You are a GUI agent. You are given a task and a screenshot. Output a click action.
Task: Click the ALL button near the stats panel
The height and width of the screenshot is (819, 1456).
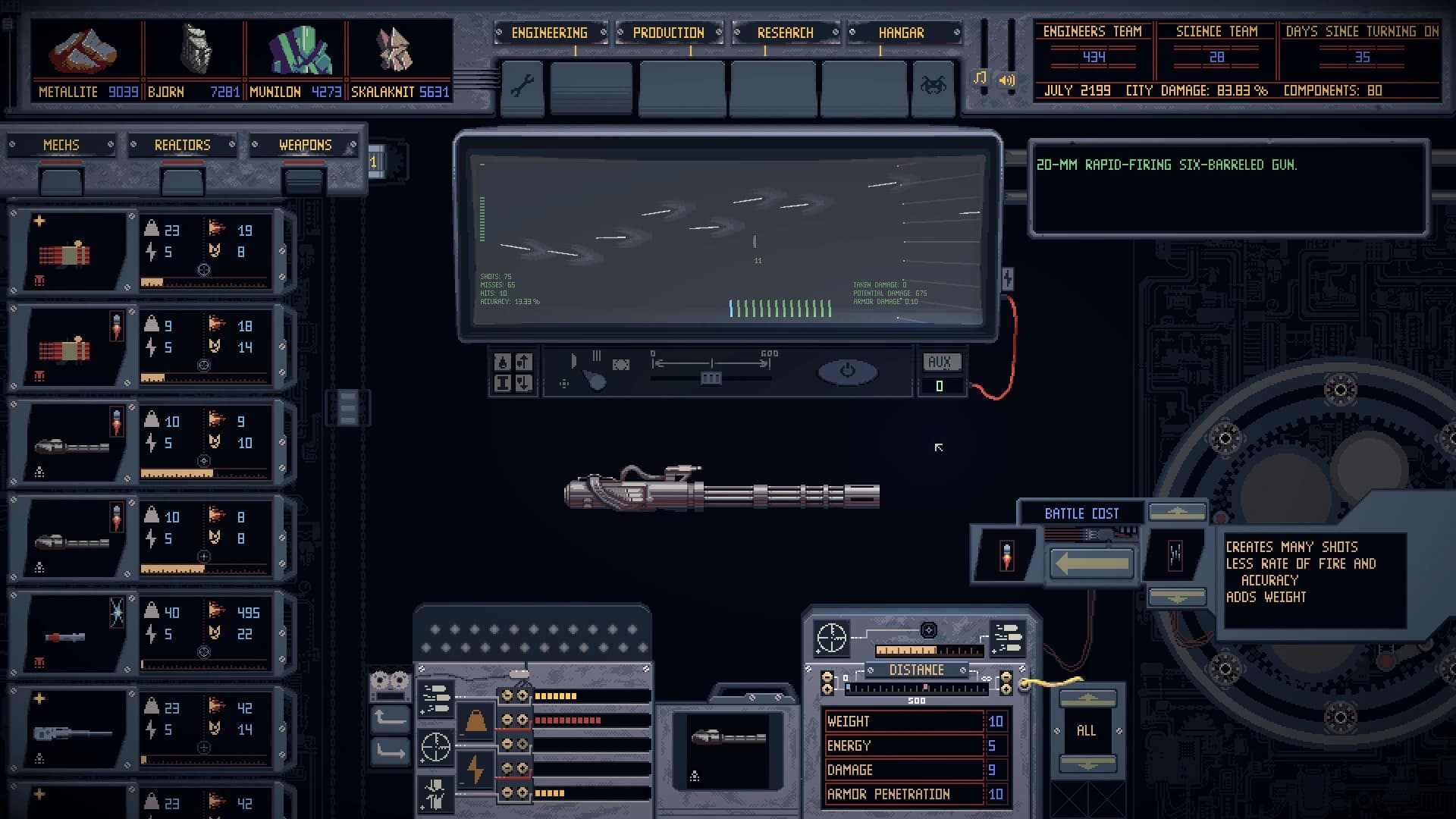click(1086, 730)
